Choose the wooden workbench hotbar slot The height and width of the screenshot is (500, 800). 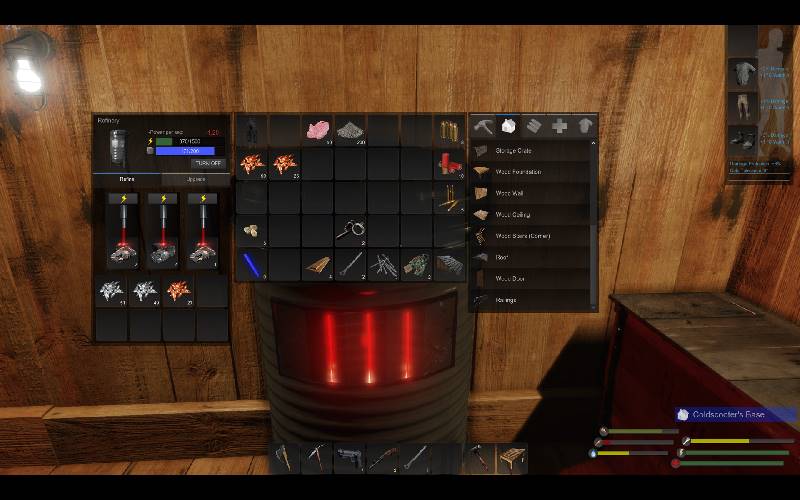click(511, 457)
